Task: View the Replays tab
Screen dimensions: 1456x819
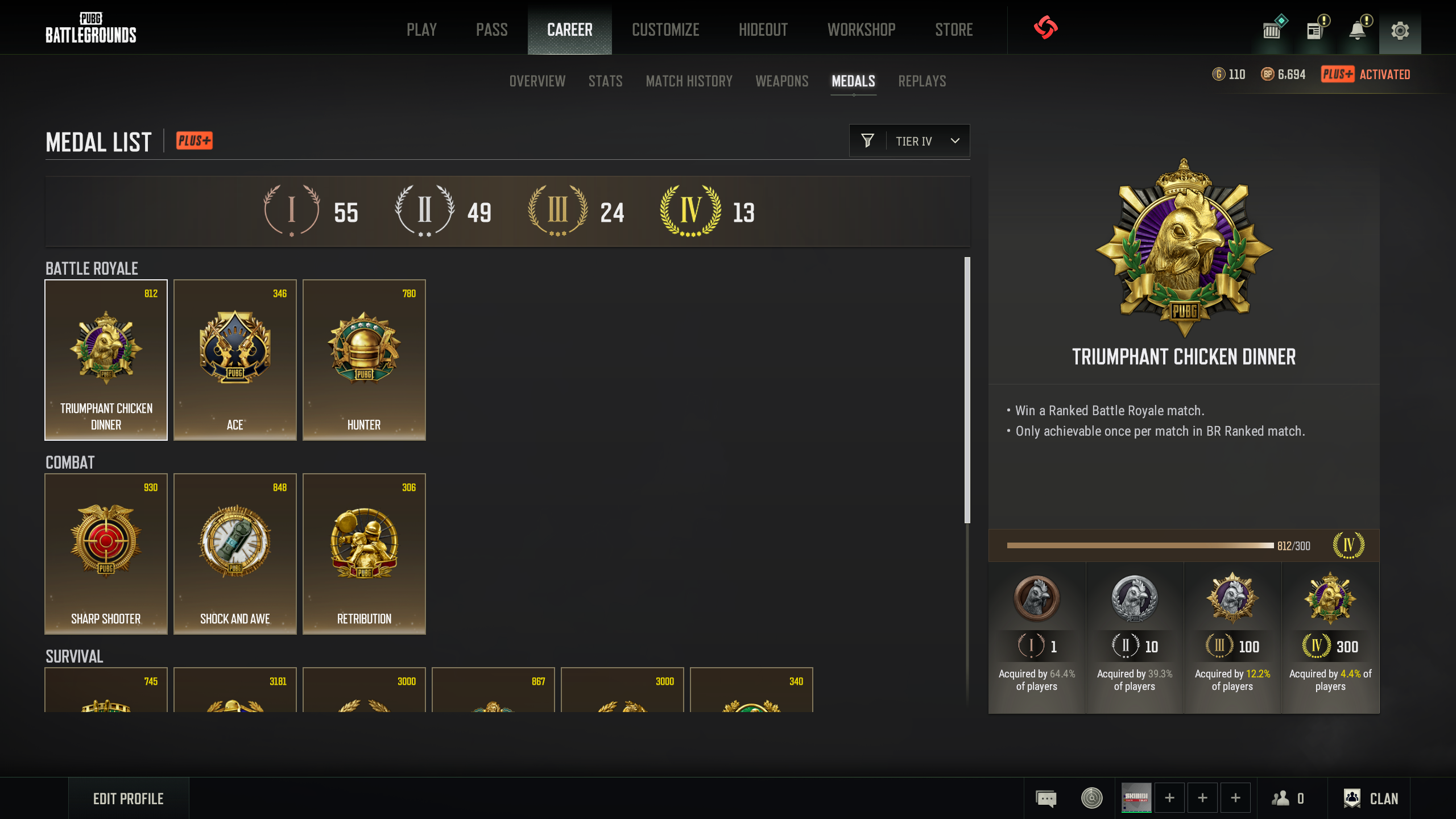Action: 922,81
